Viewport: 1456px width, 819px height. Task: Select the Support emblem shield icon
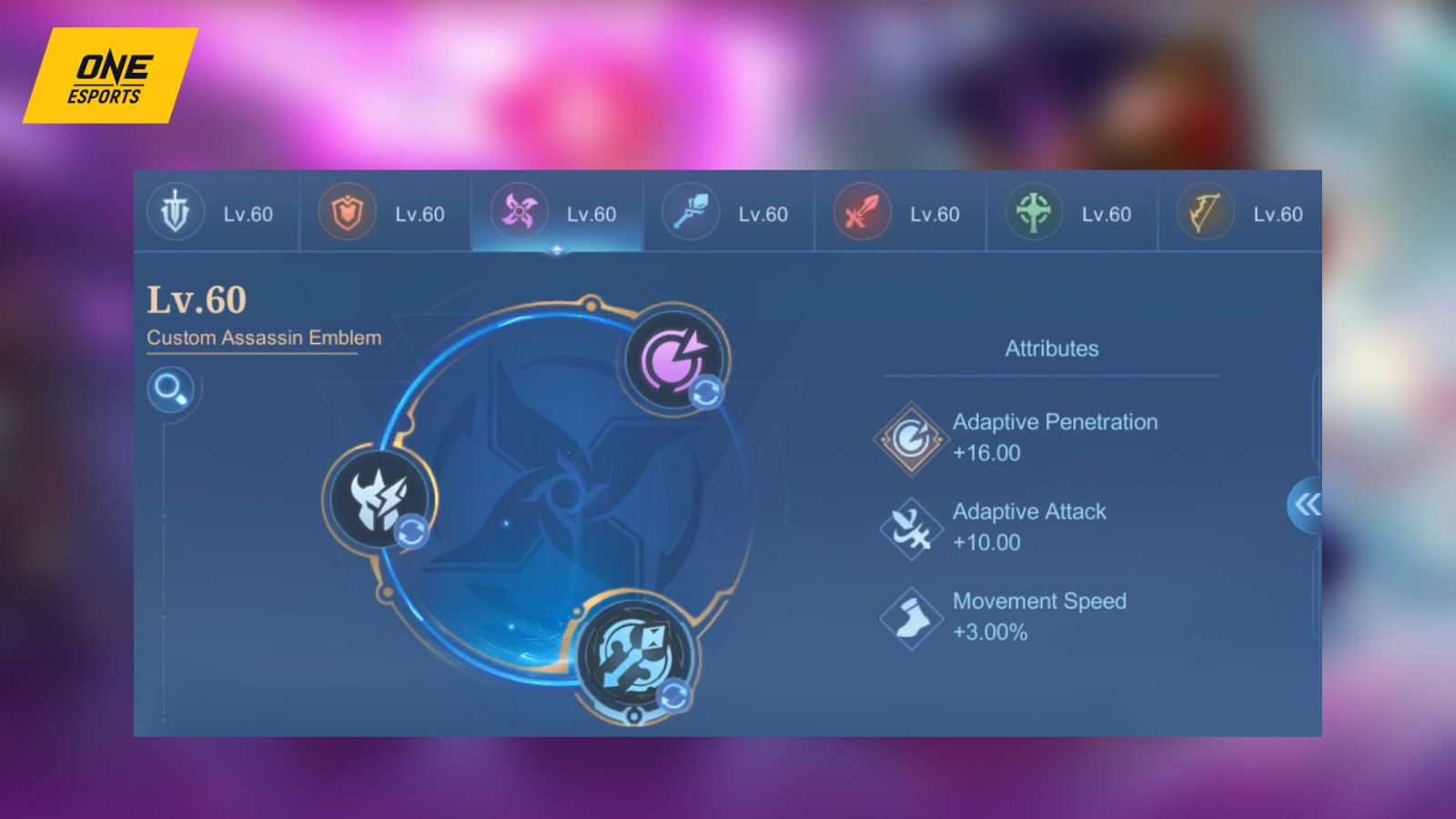(346, 213)
